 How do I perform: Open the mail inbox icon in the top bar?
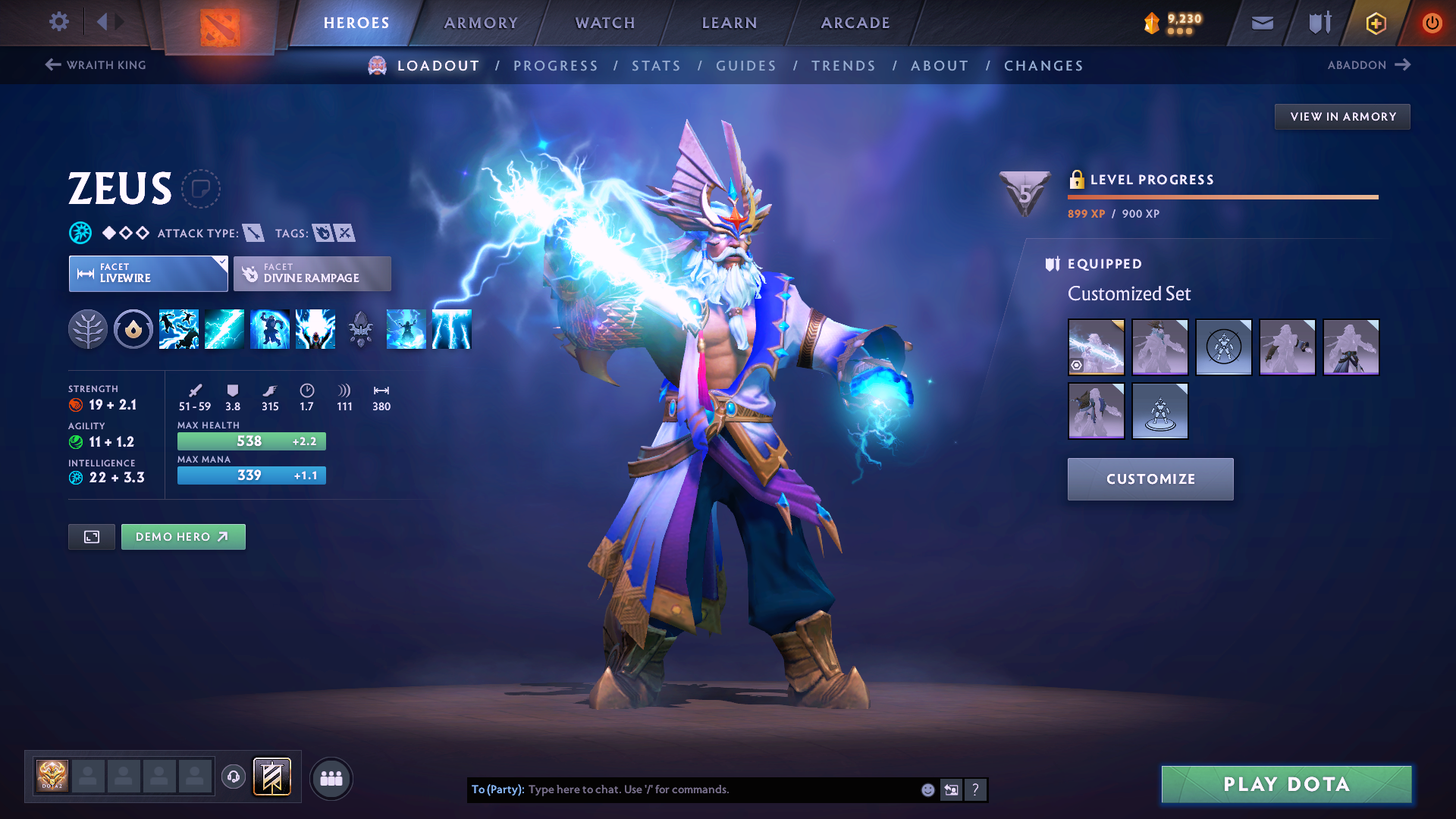pyautogui.click(x=1261, y=23)
